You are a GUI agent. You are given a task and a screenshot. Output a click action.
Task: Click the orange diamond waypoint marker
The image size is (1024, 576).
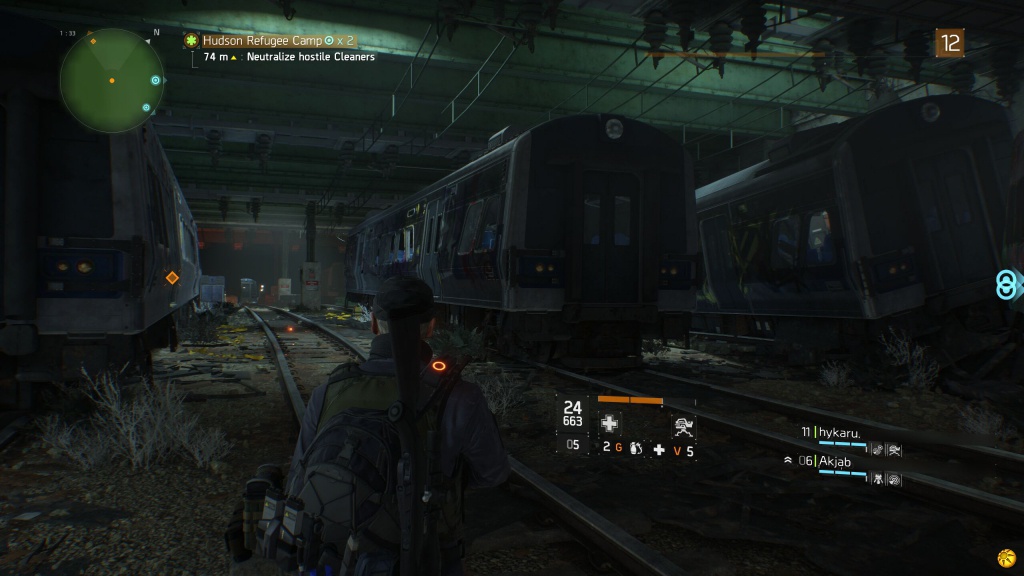(x=172, y=277)
